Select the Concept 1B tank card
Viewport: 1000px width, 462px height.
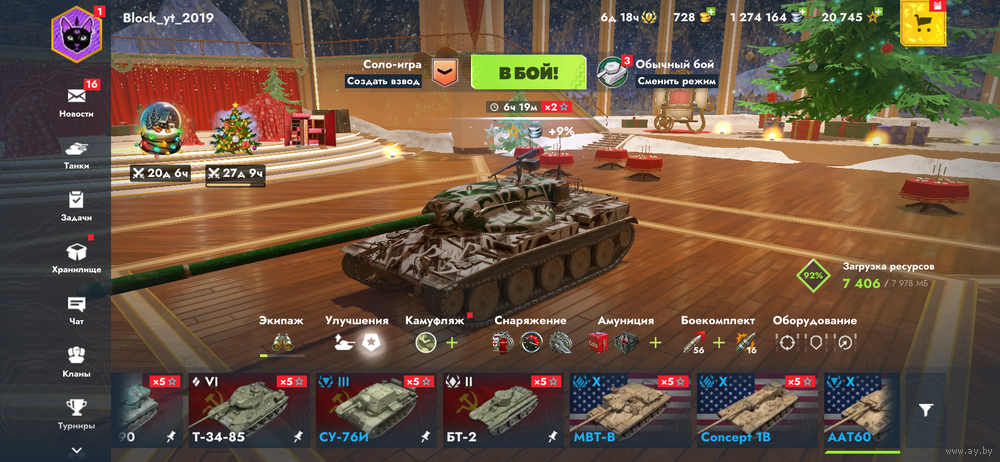click(756, 410)
